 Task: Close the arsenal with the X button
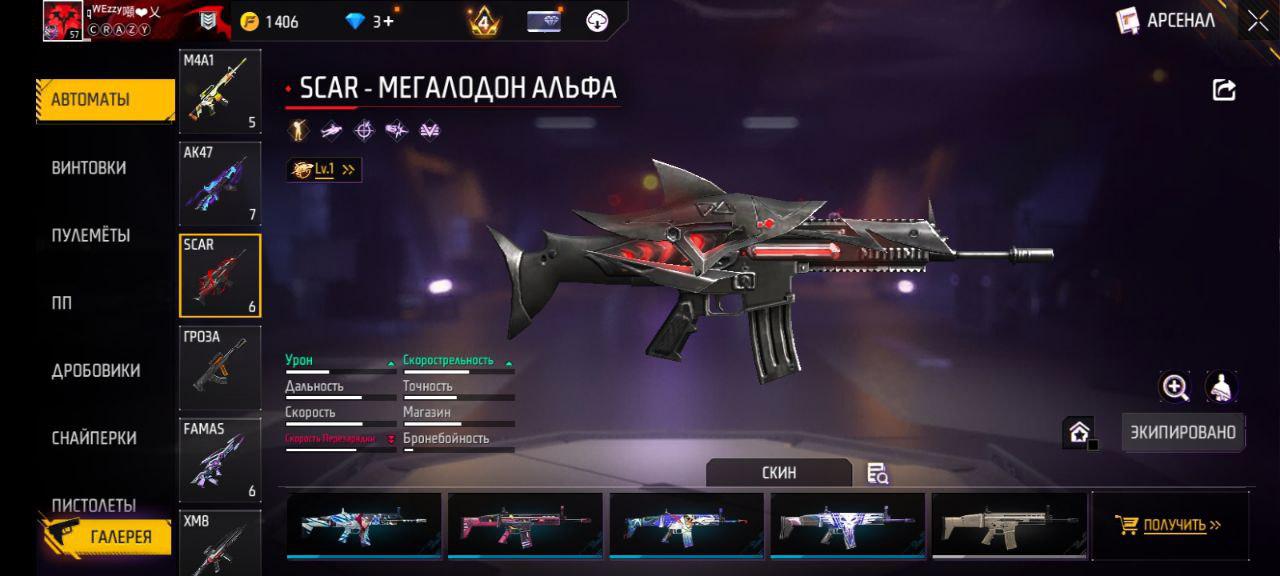[x=1257, y=21]
